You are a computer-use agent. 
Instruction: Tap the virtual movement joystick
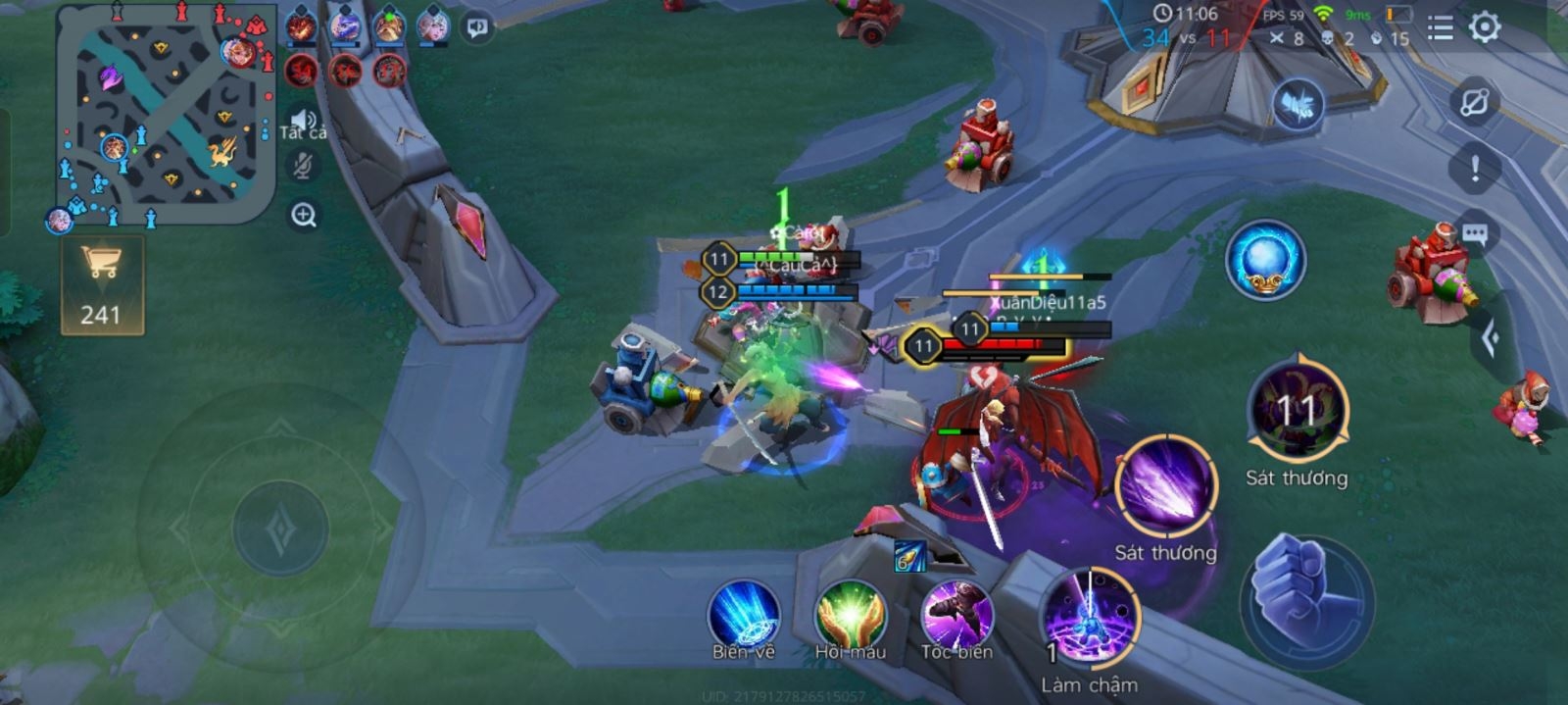(280, 529)
